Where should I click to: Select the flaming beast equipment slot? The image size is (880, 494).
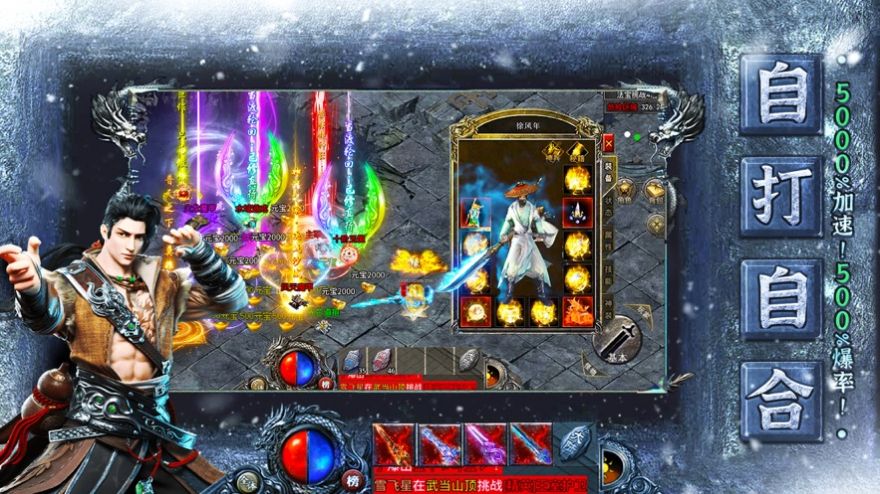tap(578, 311)
